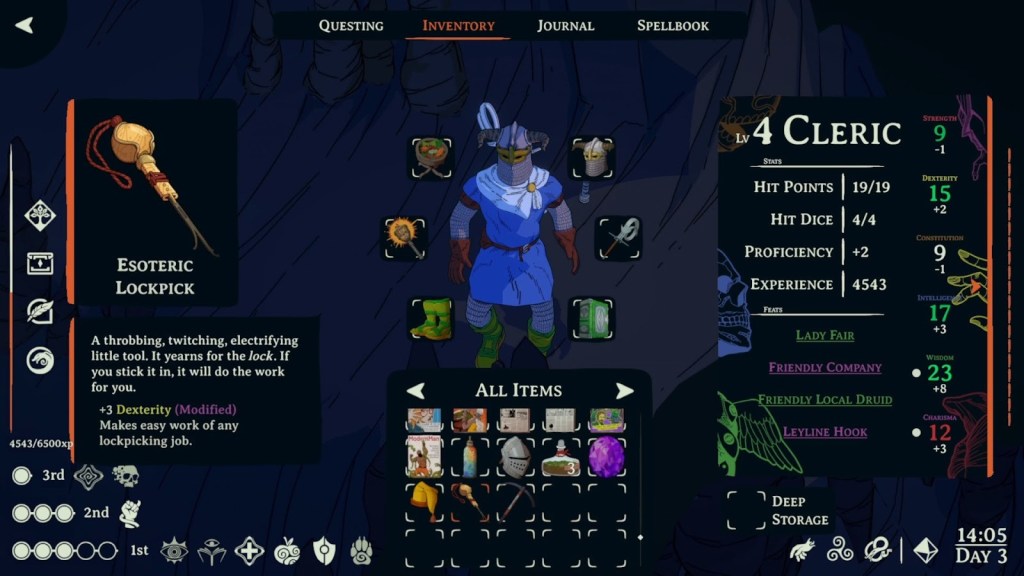View the Leyline Hook feat
Image resolution: width=1024 pixels, height=576 pixels.
click(825, 431)
